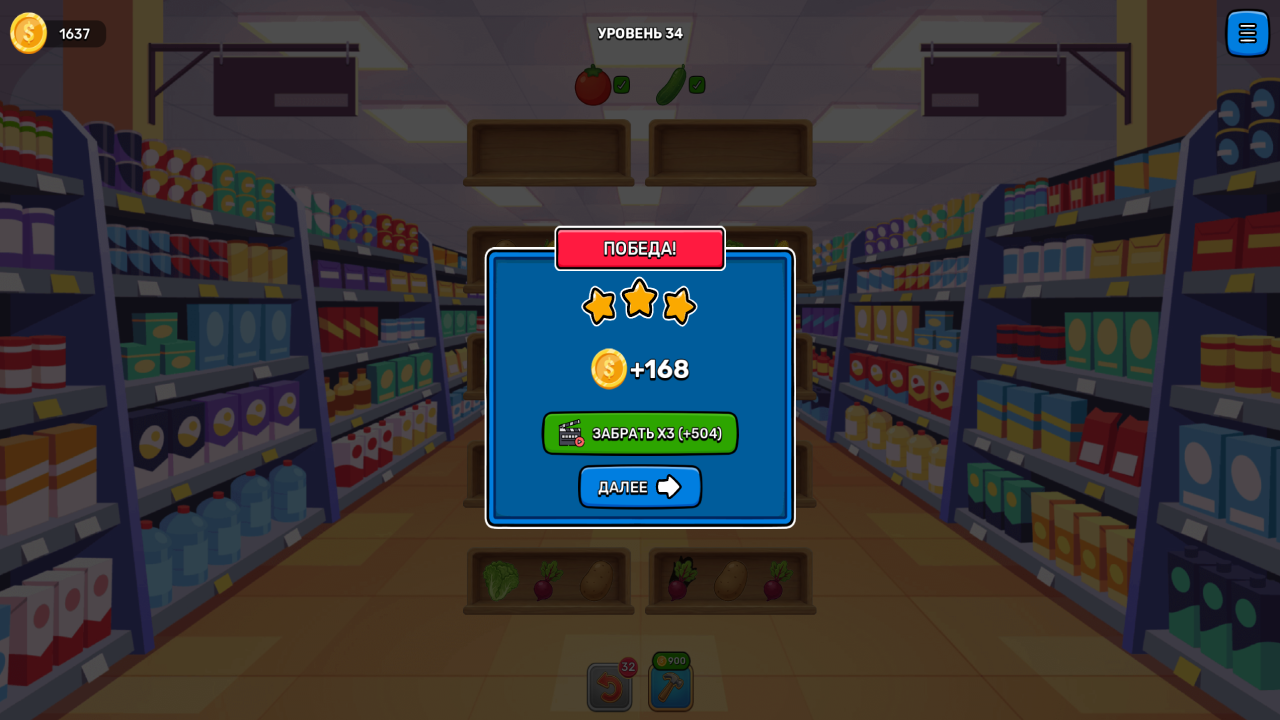Select the УРОВЕНЬ 34 title text
The width and height of the screenshot is (1280, 720).
(640, 32)
